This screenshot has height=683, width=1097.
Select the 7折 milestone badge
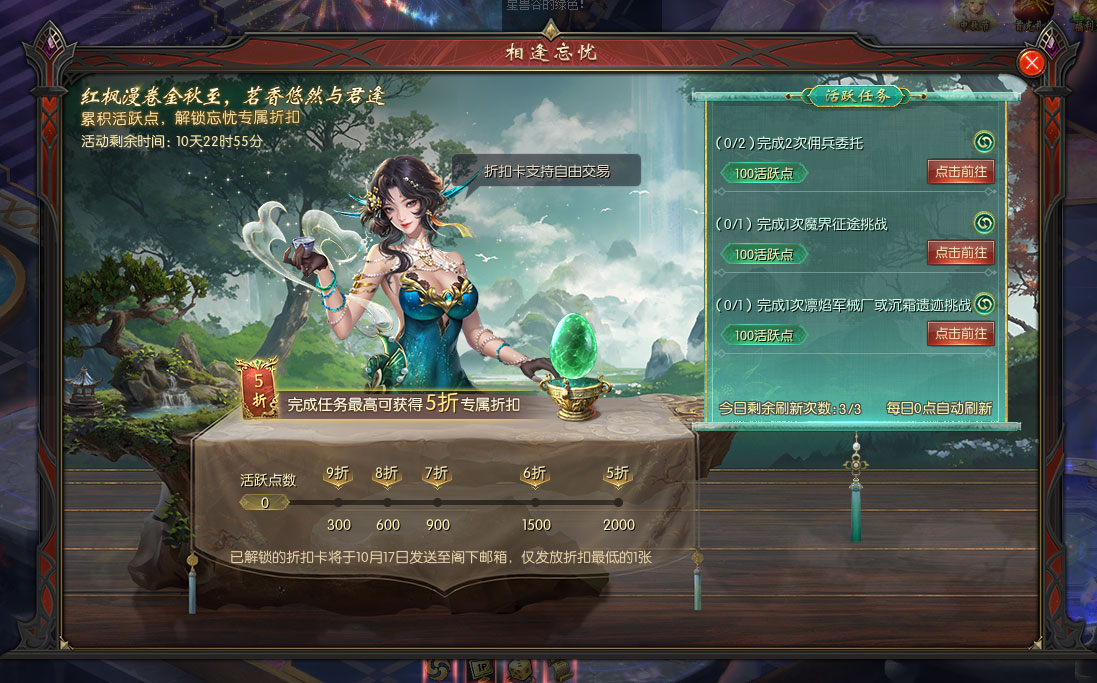click(x=437, y=474)
